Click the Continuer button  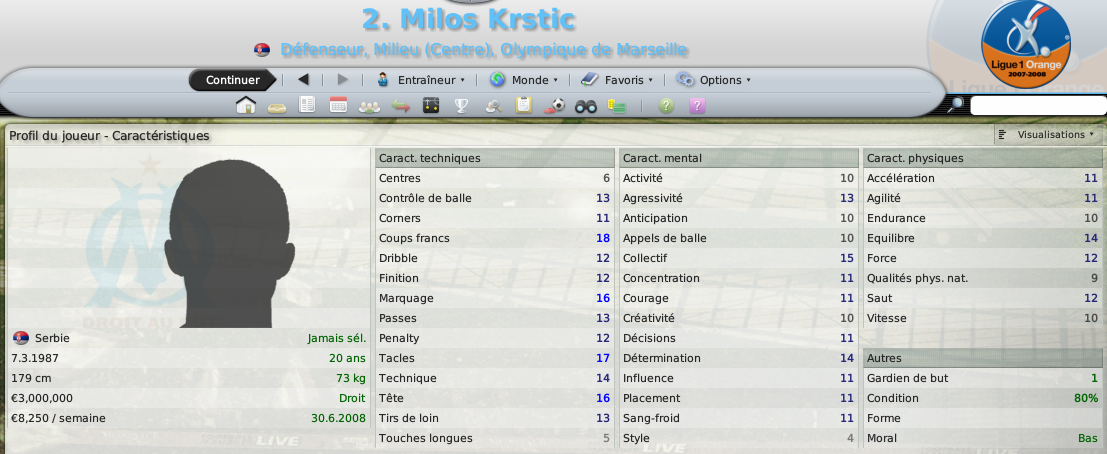(x=232, y=80)
